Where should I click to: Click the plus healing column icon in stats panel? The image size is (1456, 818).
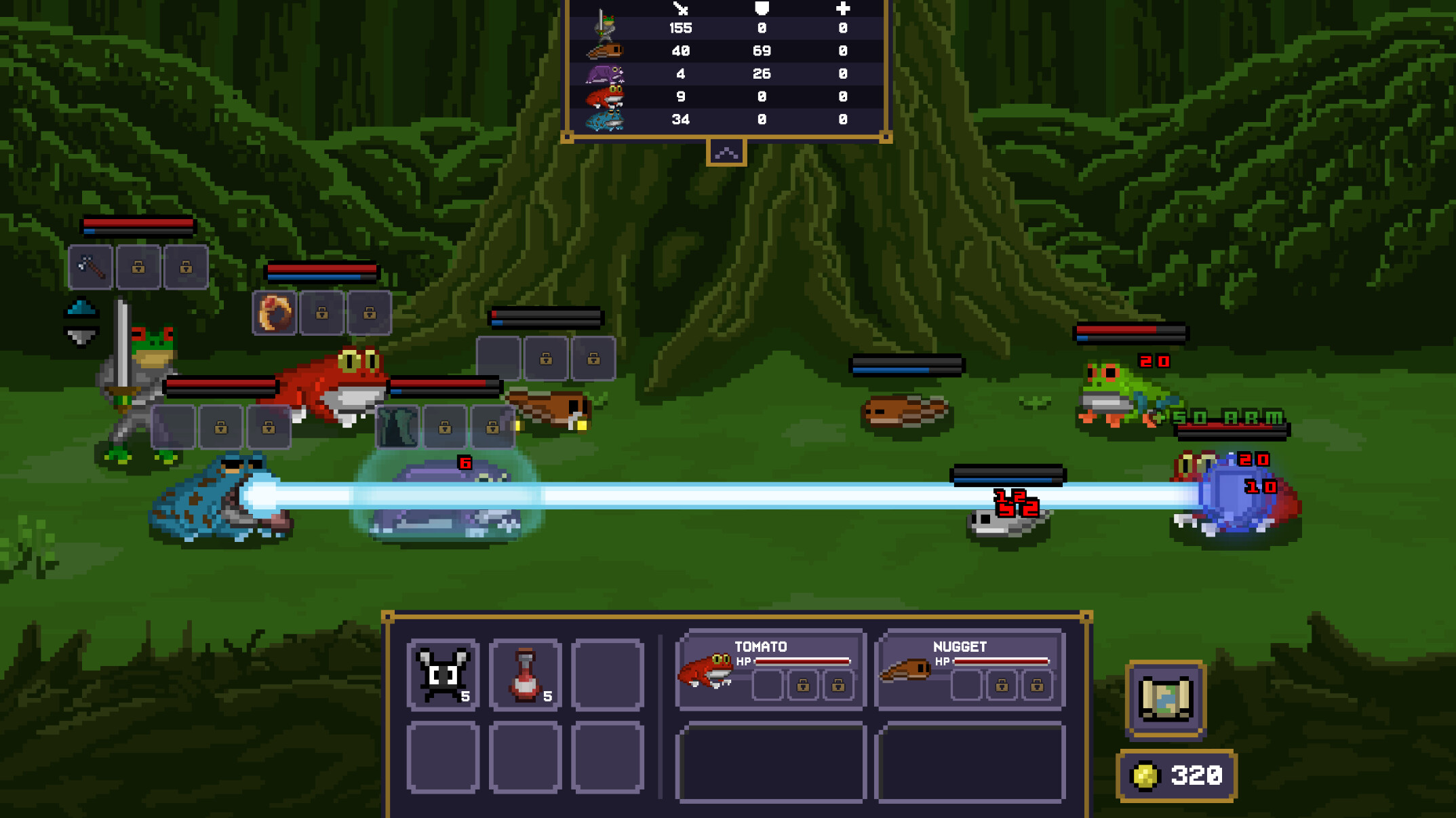843,9
